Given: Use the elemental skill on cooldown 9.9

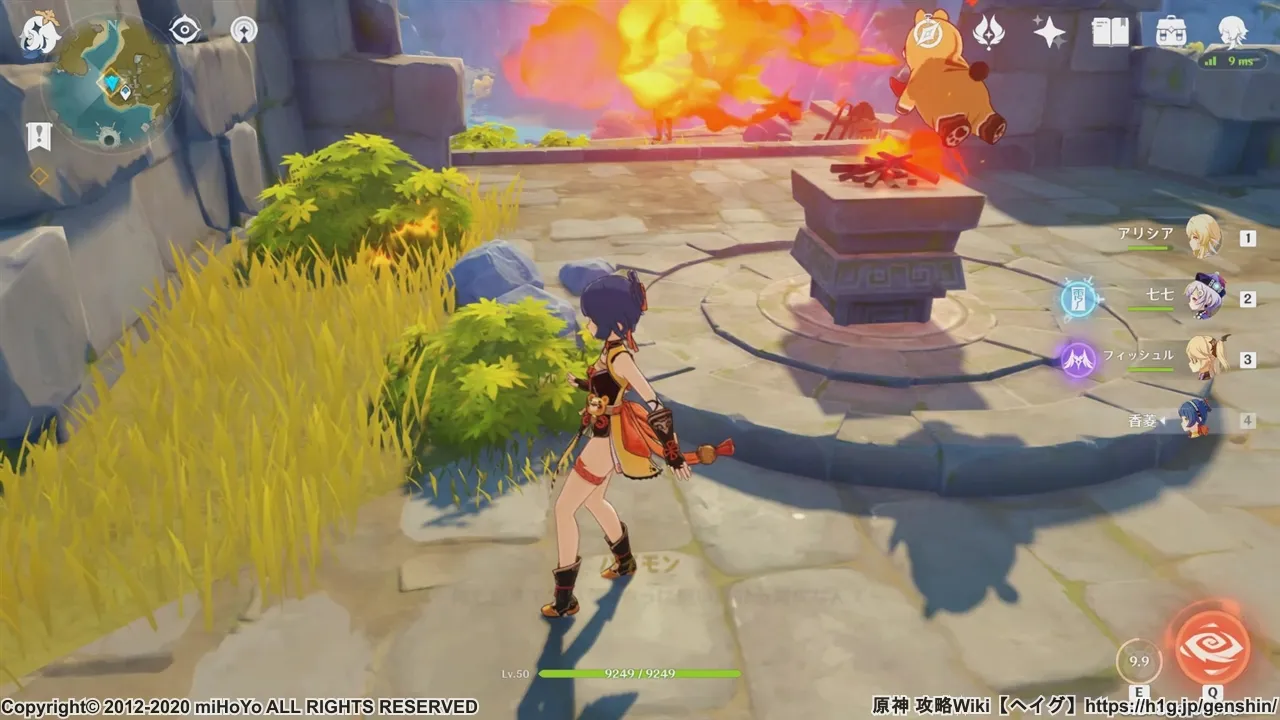Looking at the screenshot, I should tap(1138, 661).
